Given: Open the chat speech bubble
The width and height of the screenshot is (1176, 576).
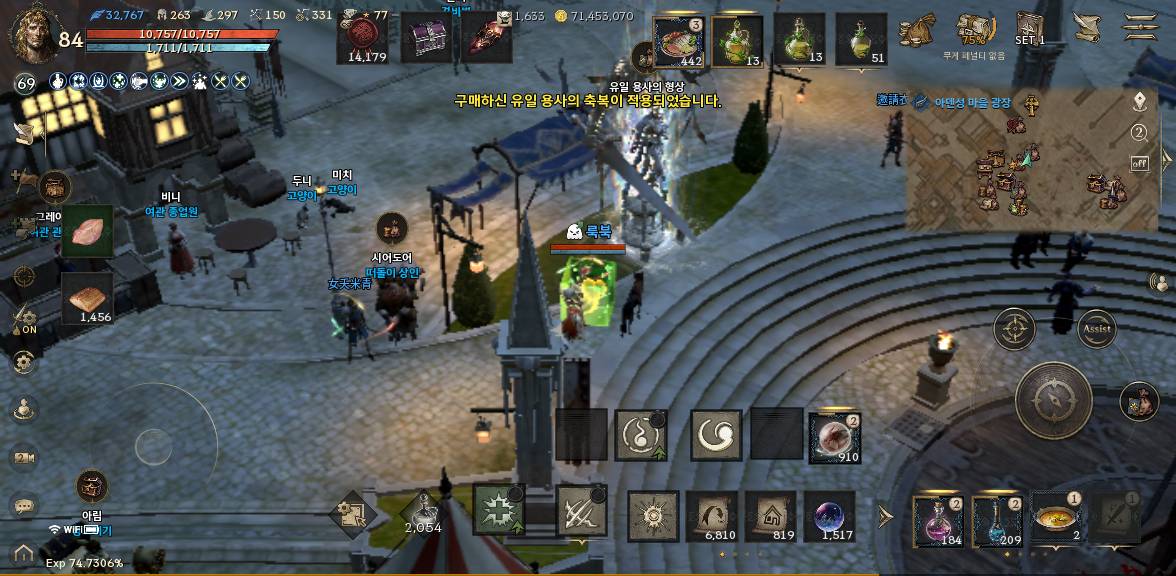Looking at the screenshot, I should pyautogui.click(x=24, y=507).
